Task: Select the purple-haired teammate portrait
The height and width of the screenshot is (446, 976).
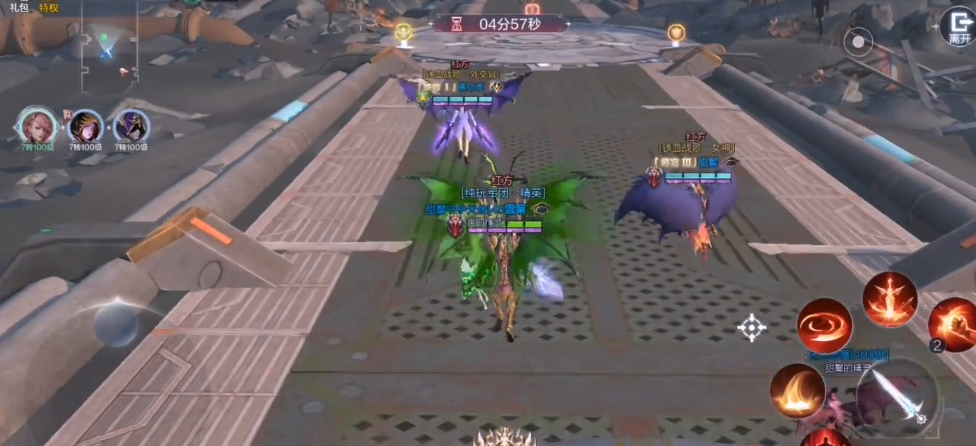Action: [131, 127]
